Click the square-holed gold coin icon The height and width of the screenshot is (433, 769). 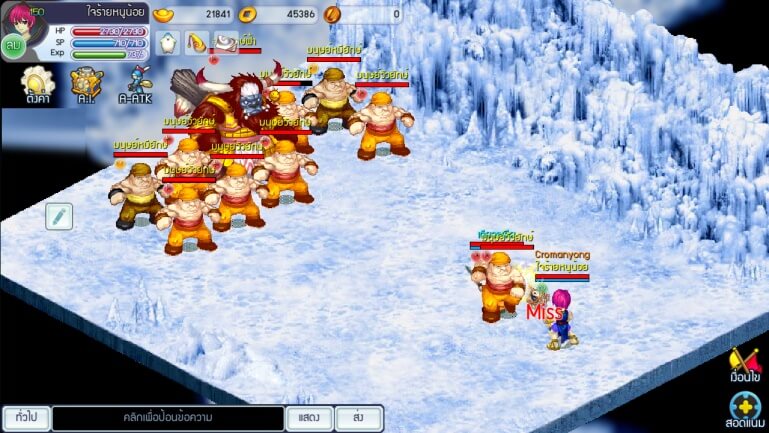tap(251, 14)
